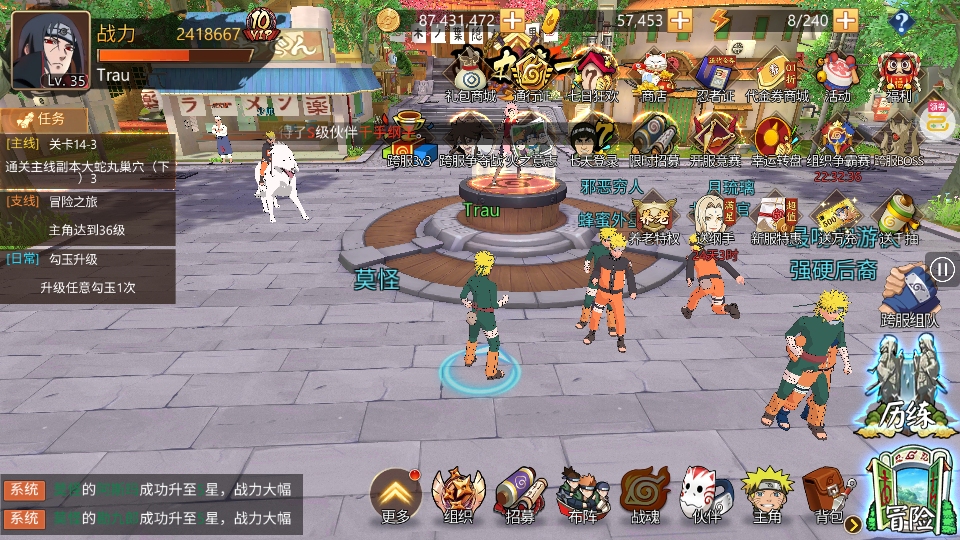Open the 商店 lucky cat shop

point(653,75)
